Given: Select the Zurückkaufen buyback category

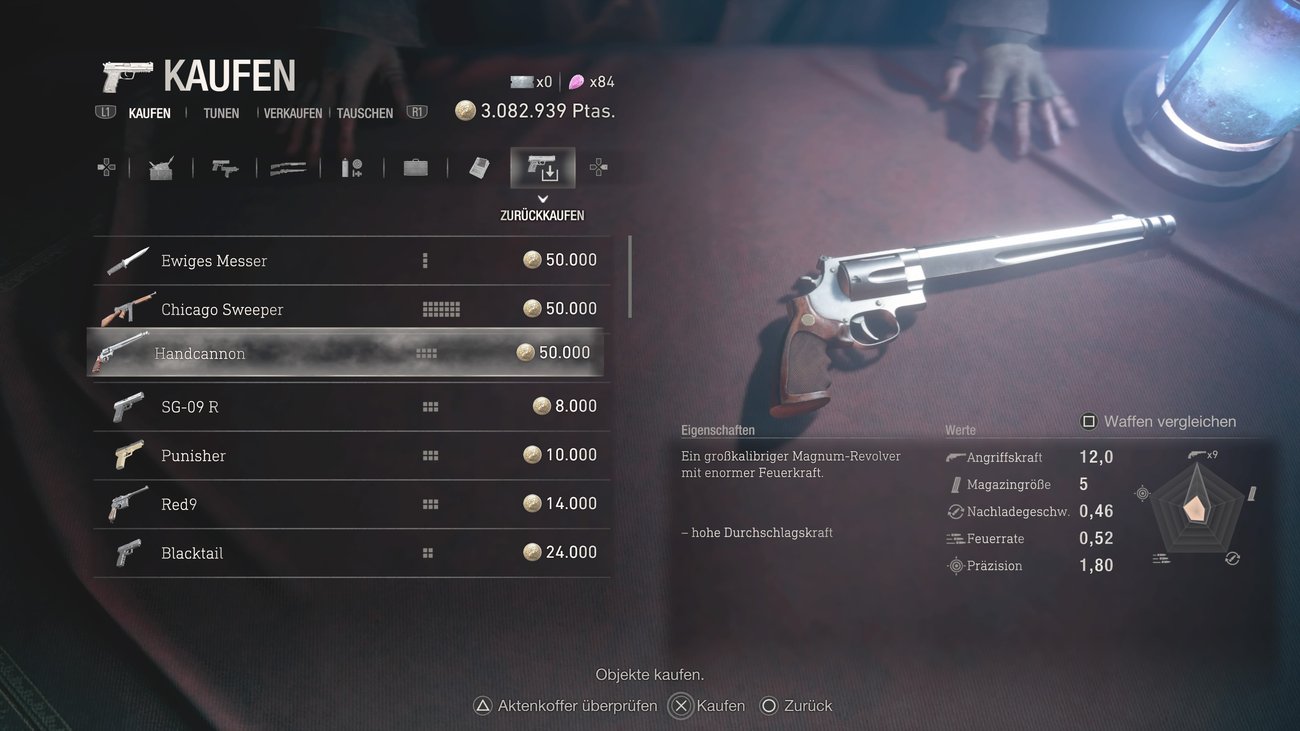Looking at the screenshot, I should 543,168.
